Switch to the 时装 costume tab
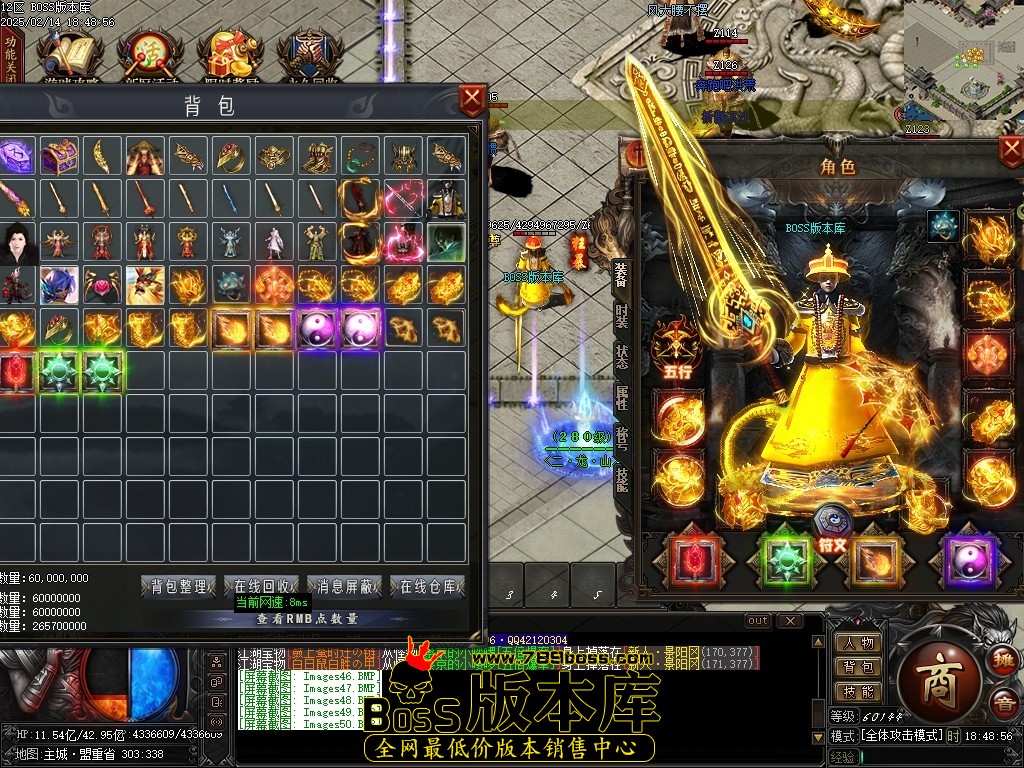 pos(622,317)
